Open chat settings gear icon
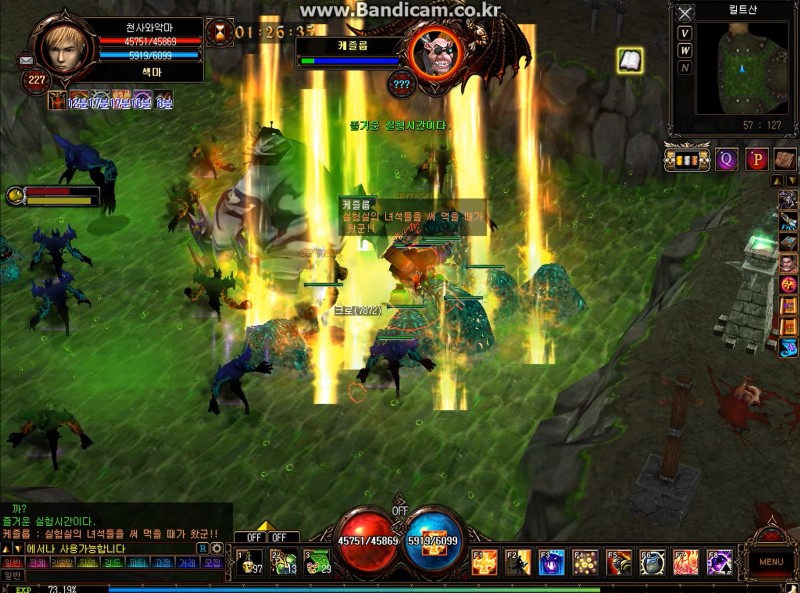 [x=217, y=548]
